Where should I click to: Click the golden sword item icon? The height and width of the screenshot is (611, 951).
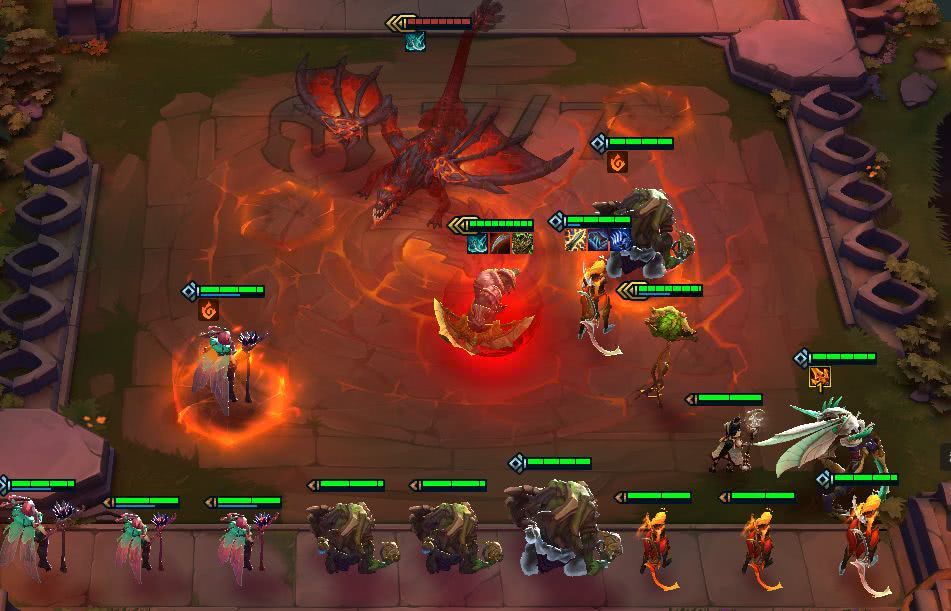[576, 240]
